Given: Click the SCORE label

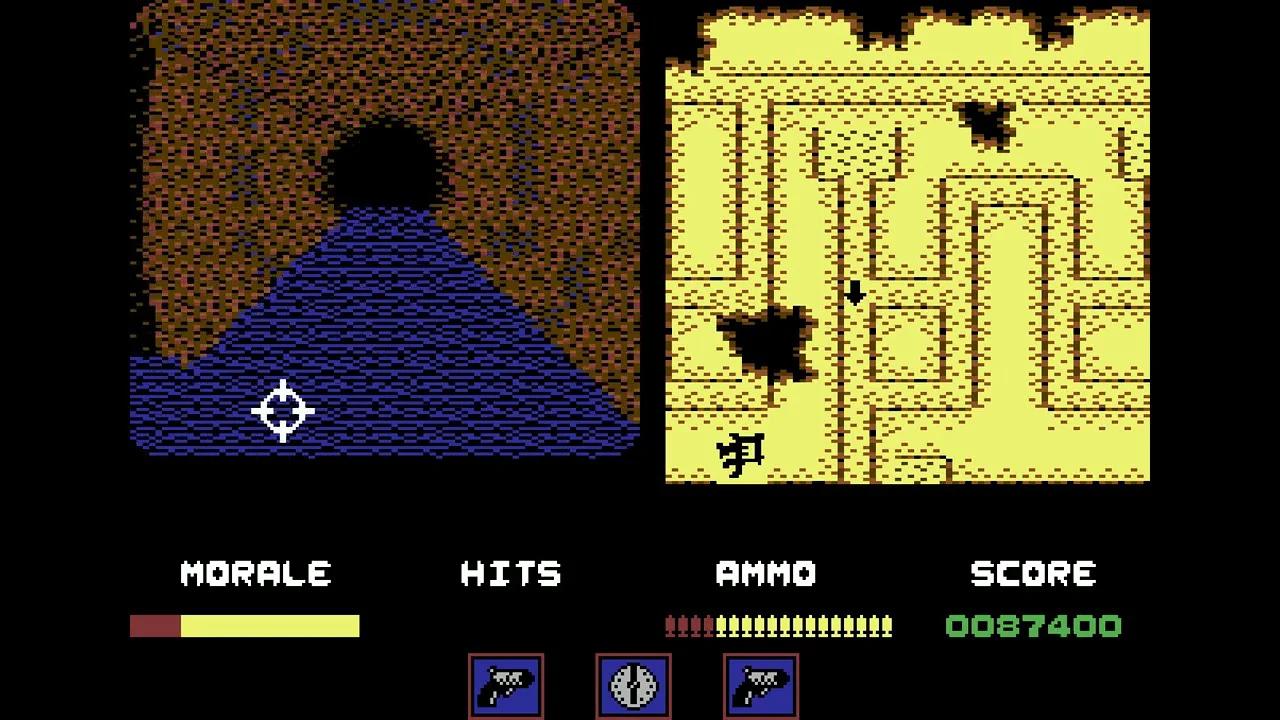Looking at the screenshot, I should (1033, 573).
